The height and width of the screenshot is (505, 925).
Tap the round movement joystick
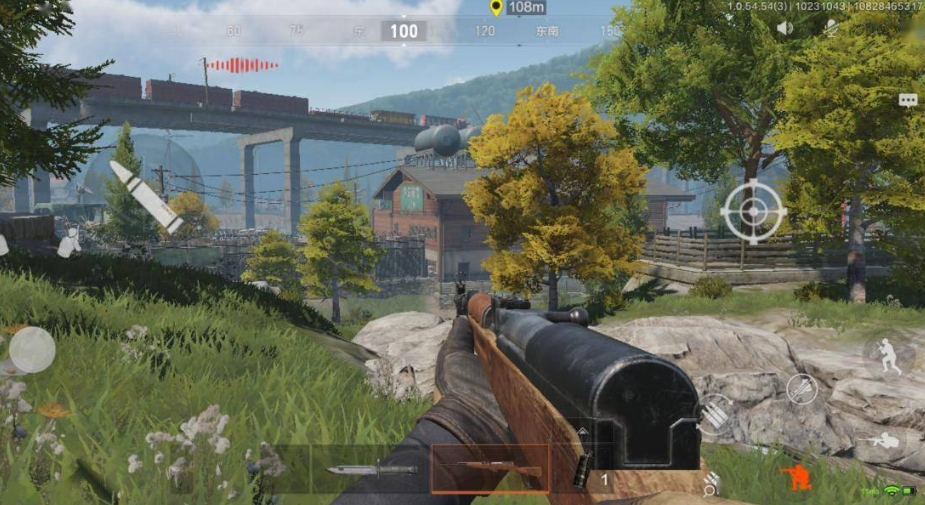32,350
